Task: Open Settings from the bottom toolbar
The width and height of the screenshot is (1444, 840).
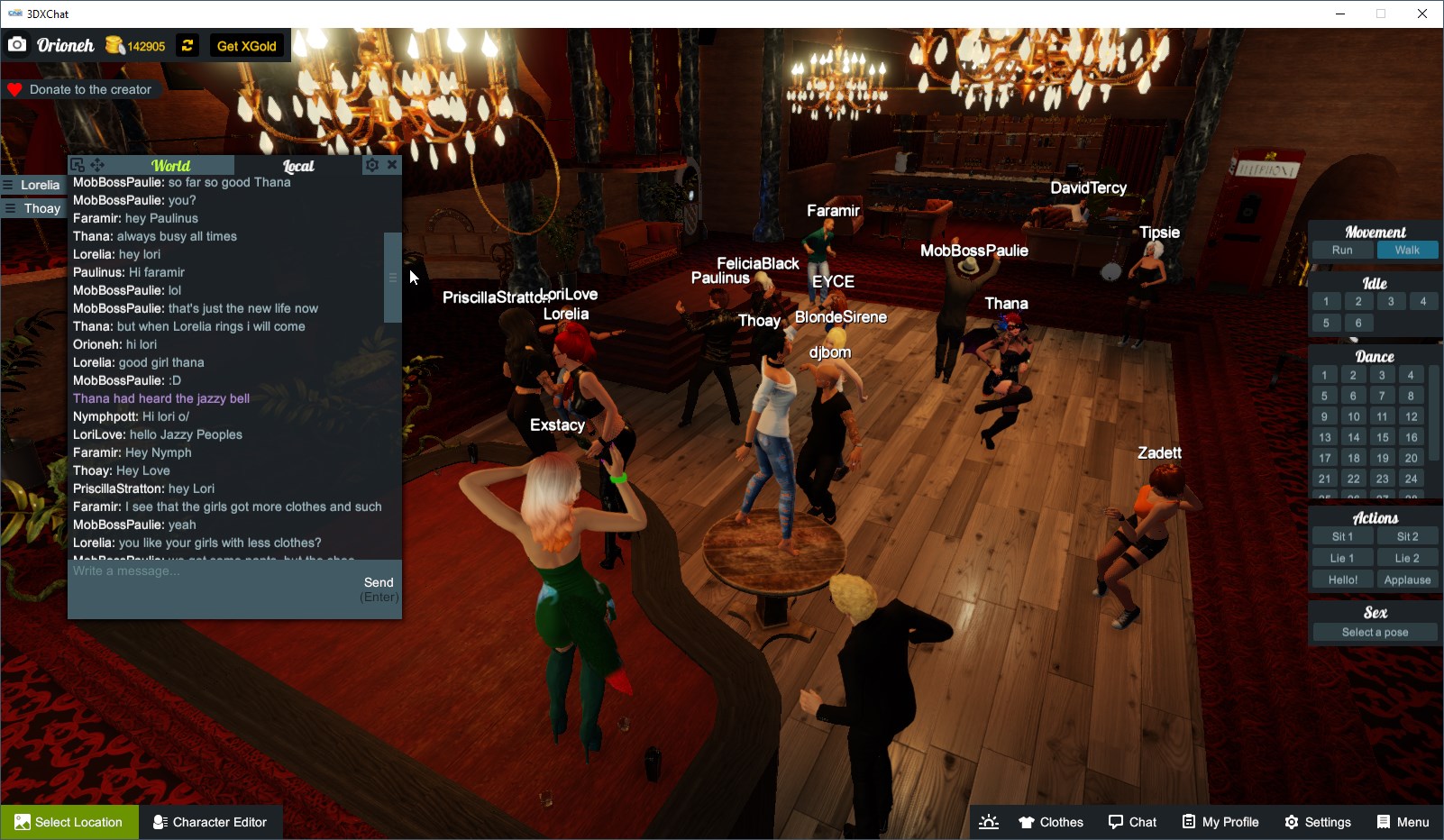Action: [1318, 821]
